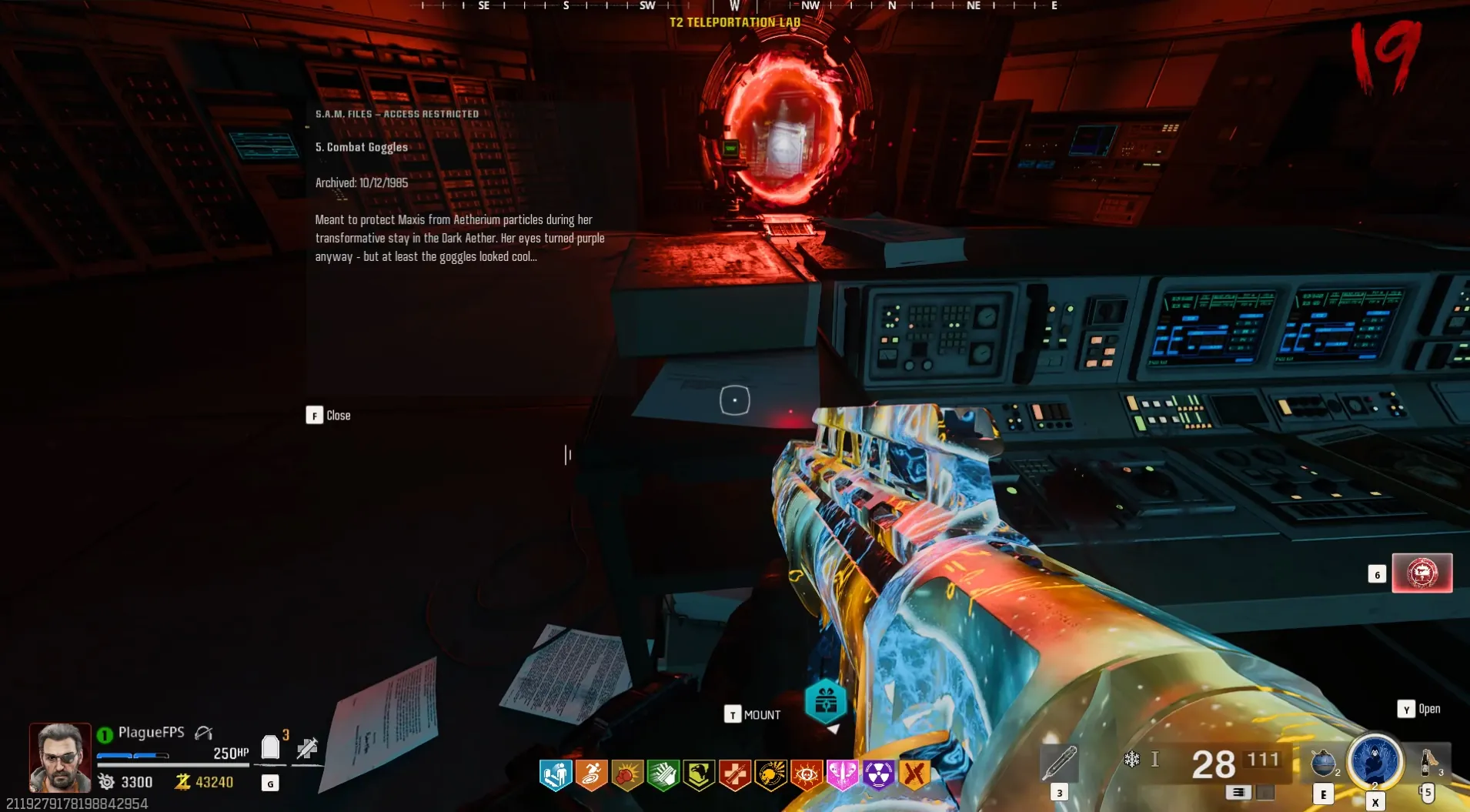The image size is (1470, 812).
Task: Click the teal gift box GobbleGum icon
Action: pyautogui.click(x=825, y=701)
